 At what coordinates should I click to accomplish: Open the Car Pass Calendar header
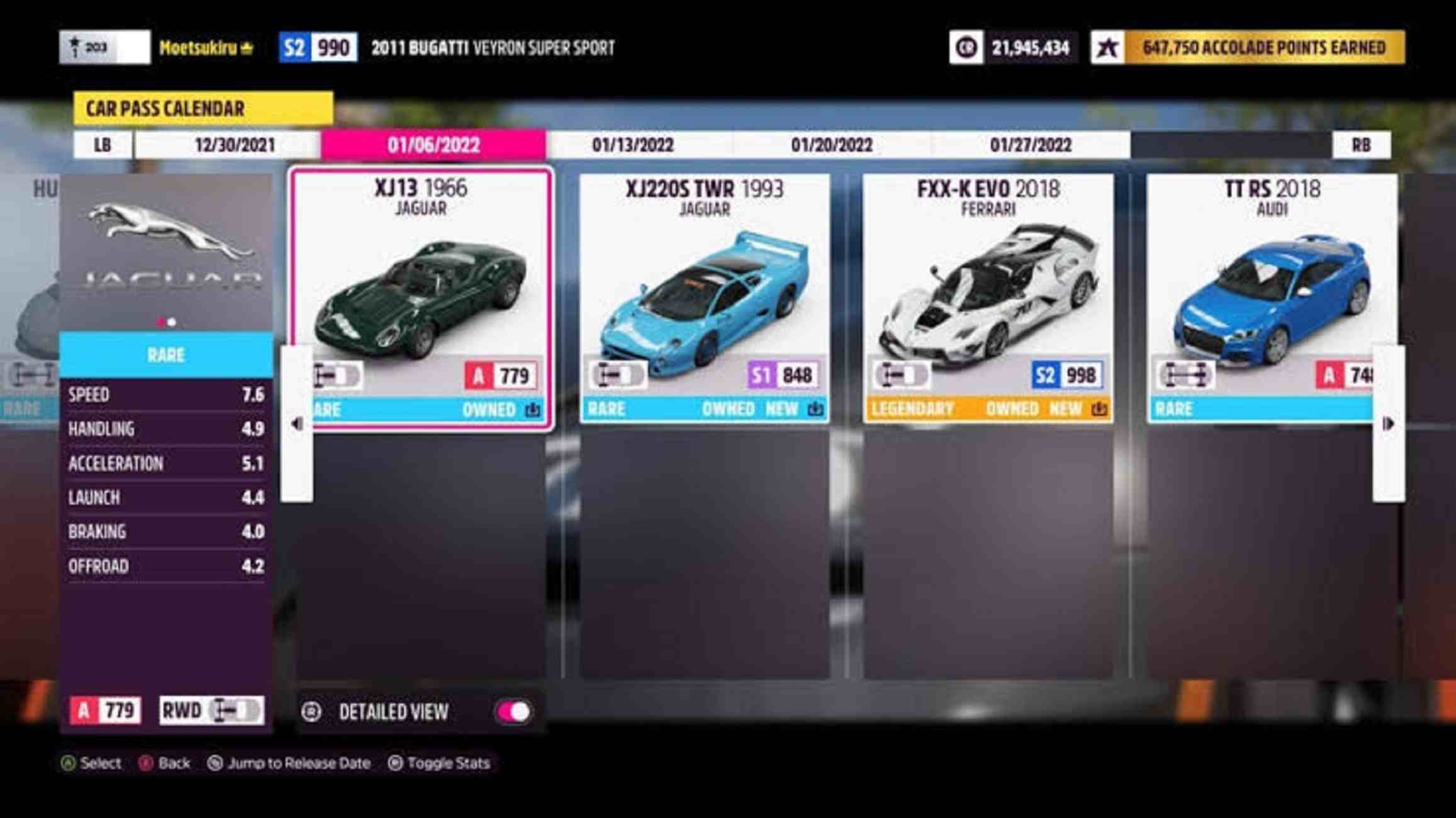pyautogui.click(x=203, y=108)
